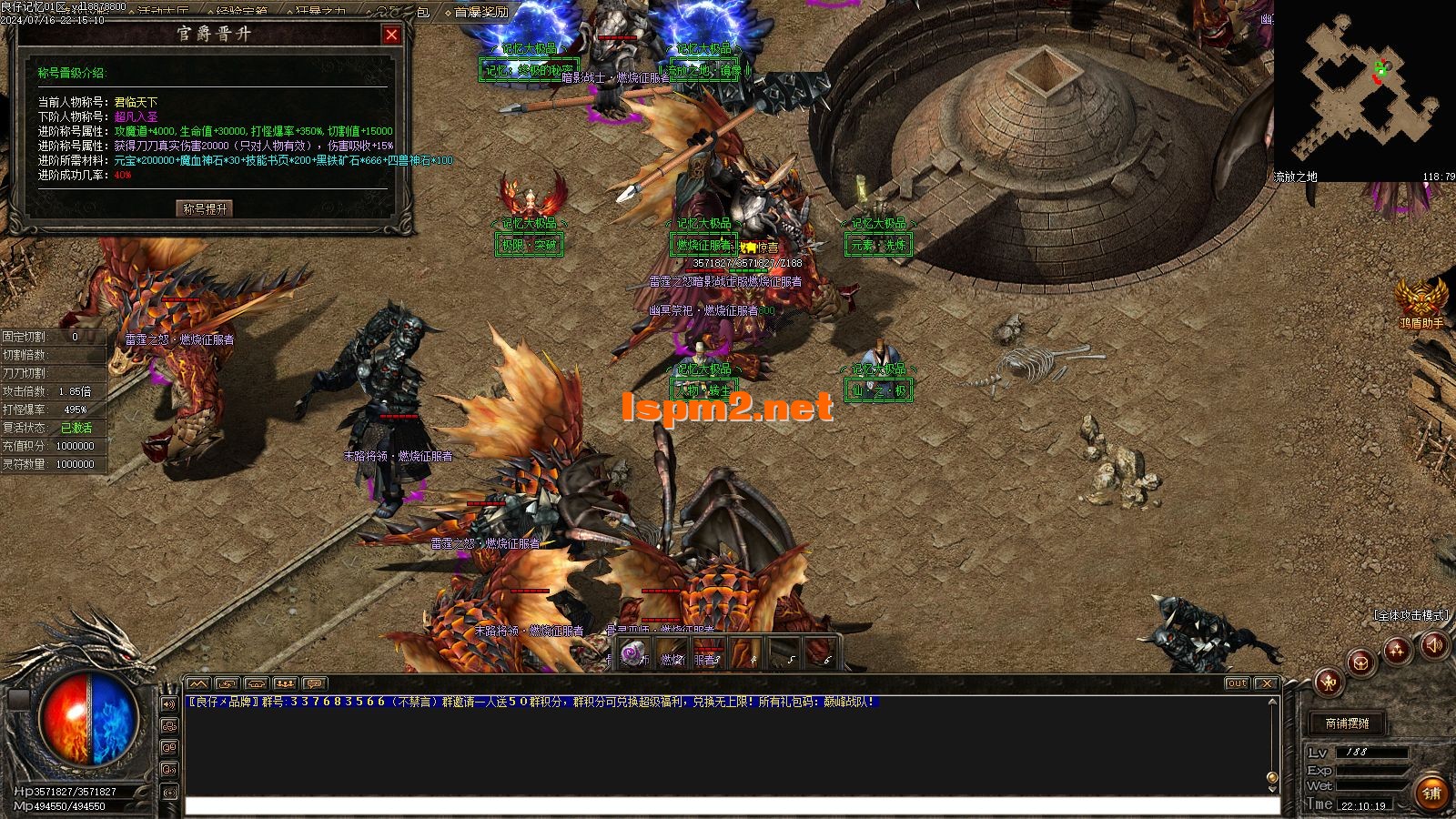This screenshot has height=819, width=1456.
Task: Open the round orange 铺 shop button
Action: pyautogui.click(x=1431, y=793)
